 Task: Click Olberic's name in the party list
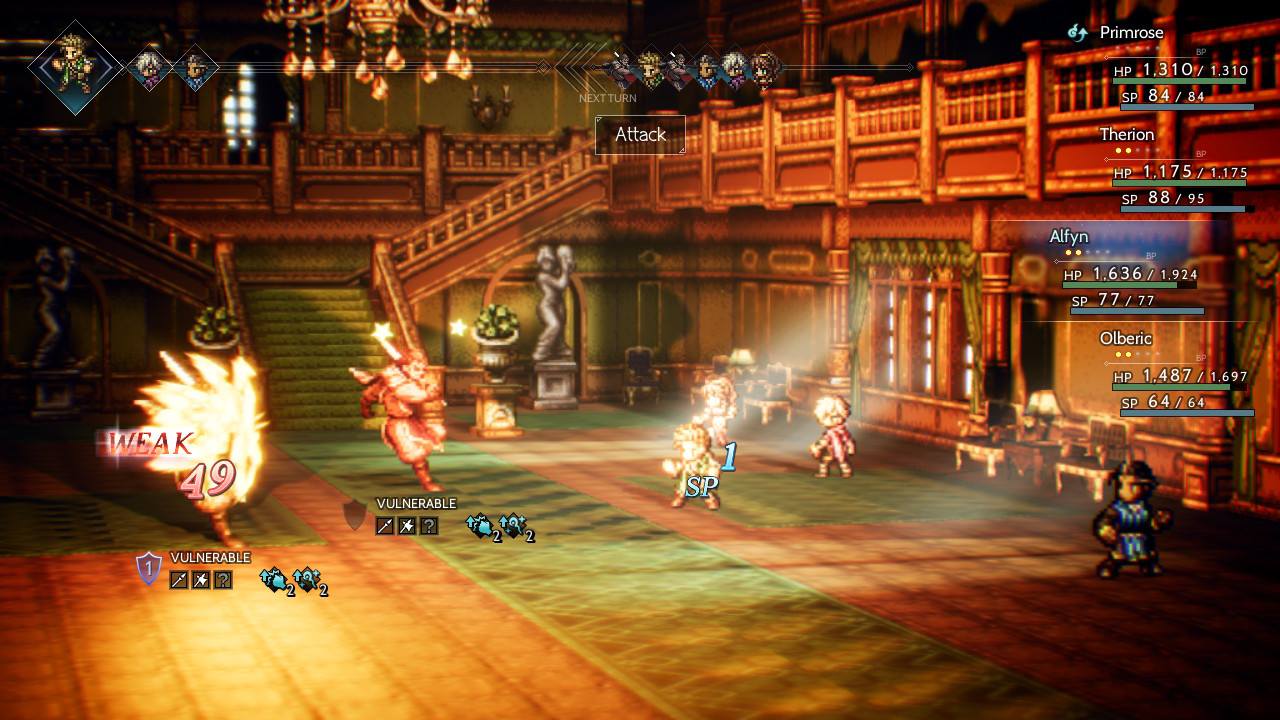coord(1125,338)
